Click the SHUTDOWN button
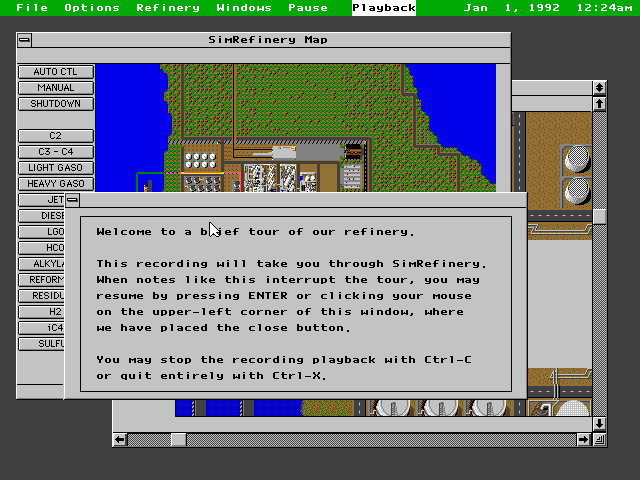640x480 pixels. click(x=55, y=104)
